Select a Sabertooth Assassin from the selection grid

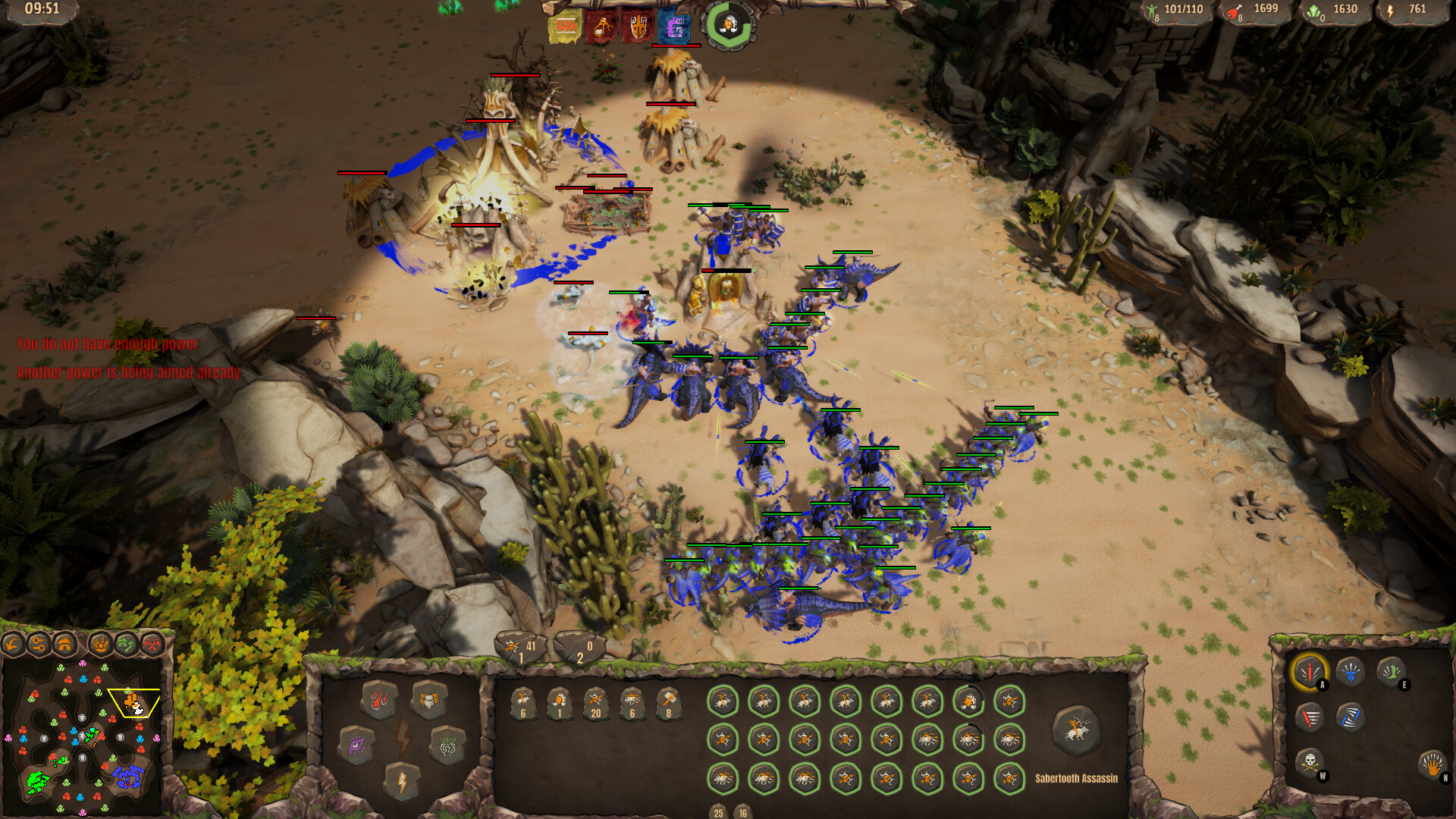[x=724, y=701]
